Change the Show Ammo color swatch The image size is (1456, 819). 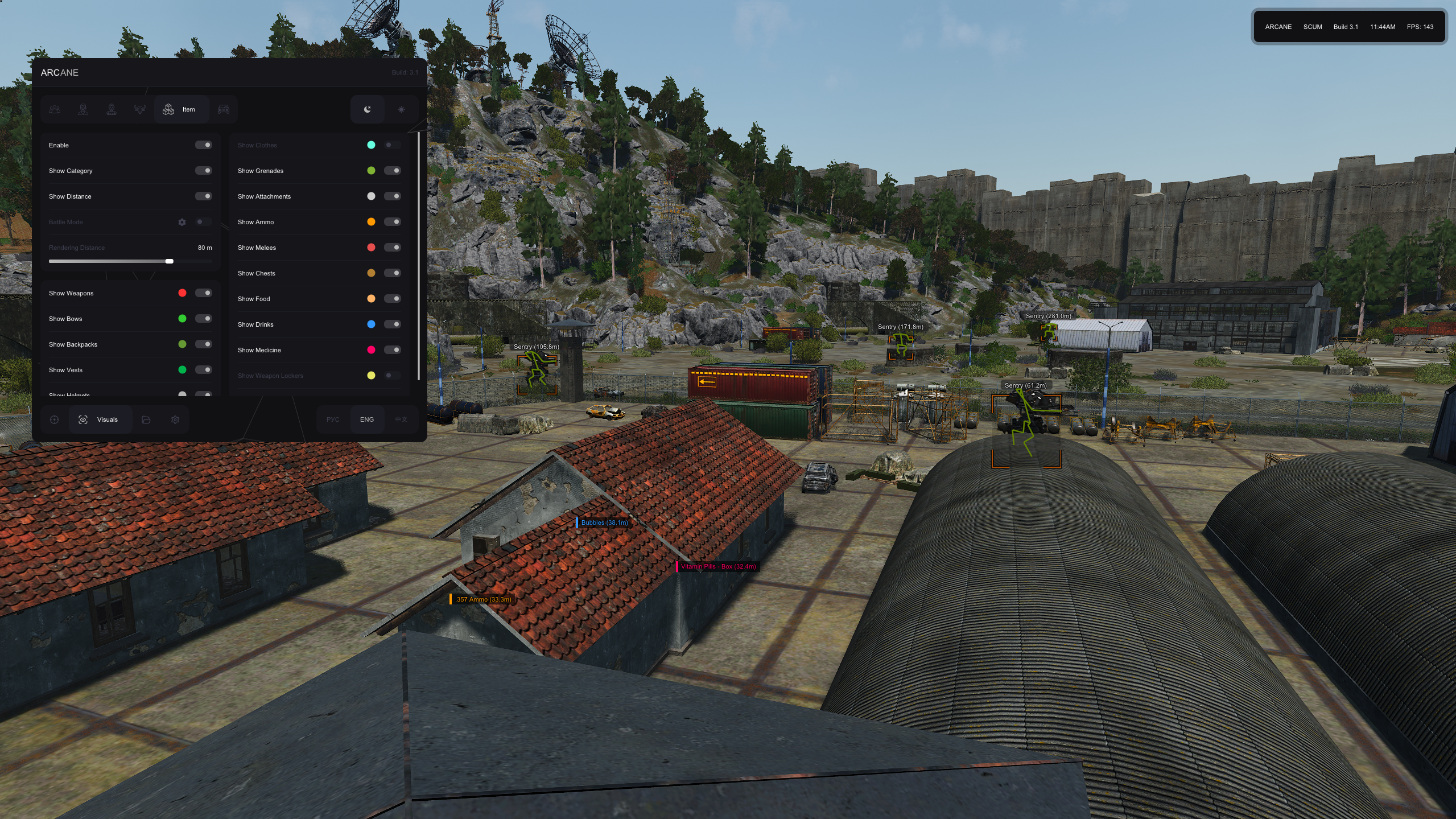click(371, 222)
